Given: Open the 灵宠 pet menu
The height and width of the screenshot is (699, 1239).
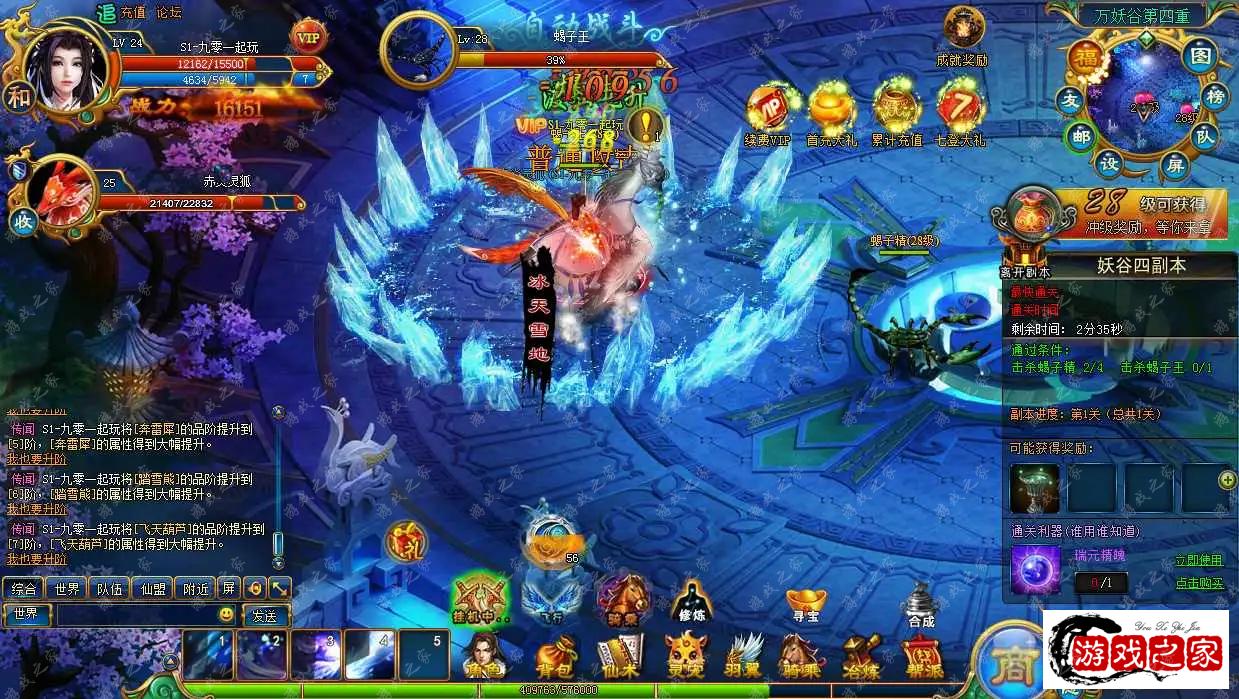Looking at the screenshot, I should (x=687, y=656).
